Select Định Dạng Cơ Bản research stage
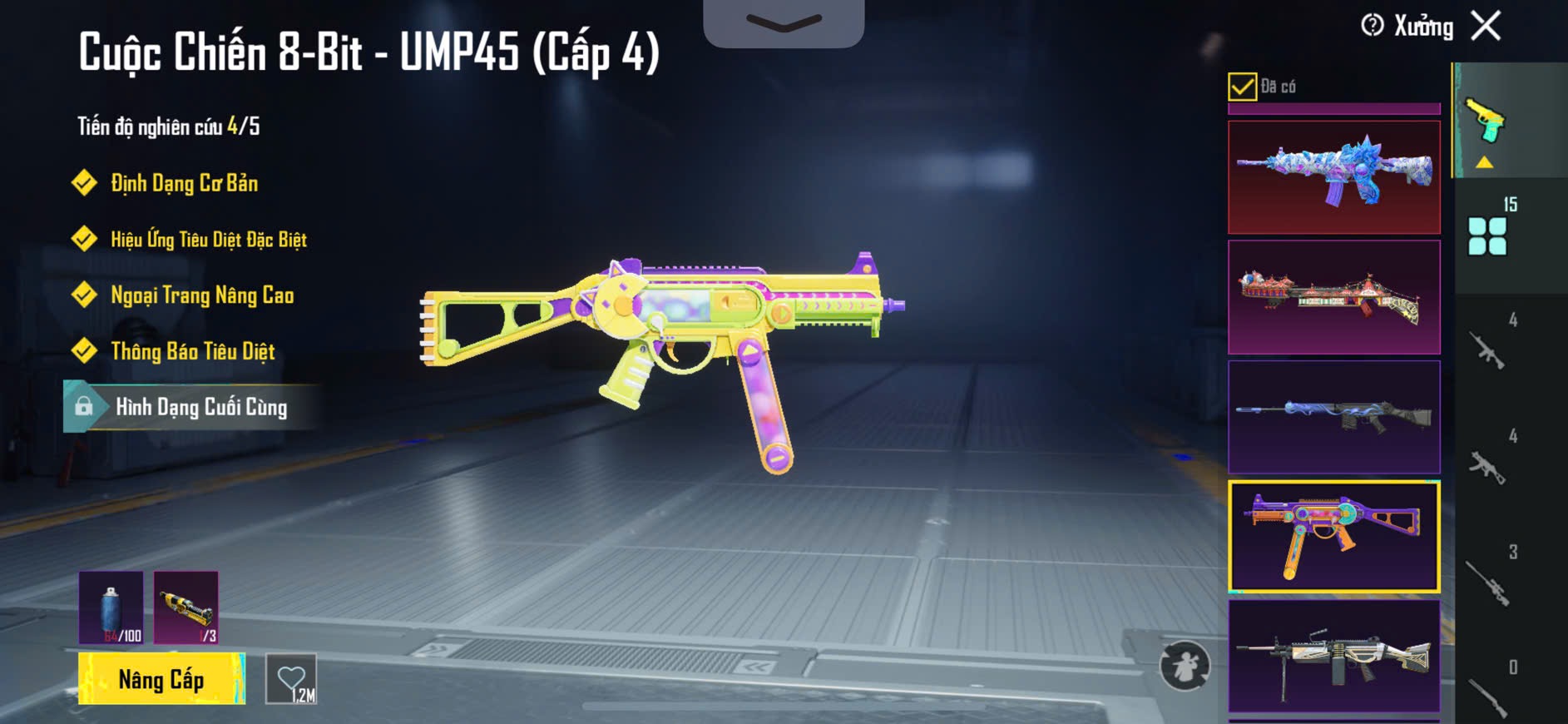1568x724 pixels. pyautogui.click(x=184, y=183)
